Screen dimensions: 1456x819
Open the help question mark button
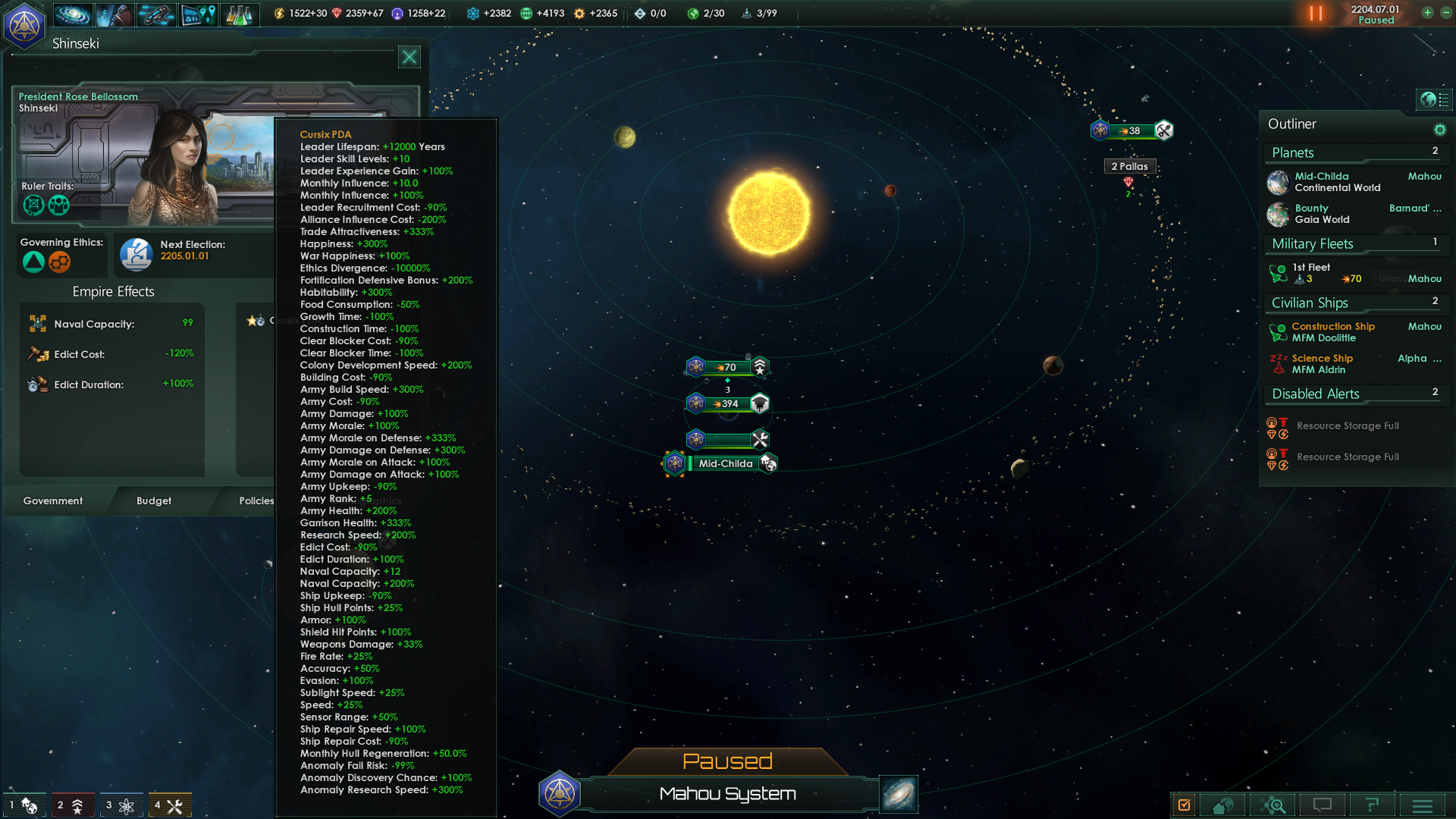coord(1372,805)
